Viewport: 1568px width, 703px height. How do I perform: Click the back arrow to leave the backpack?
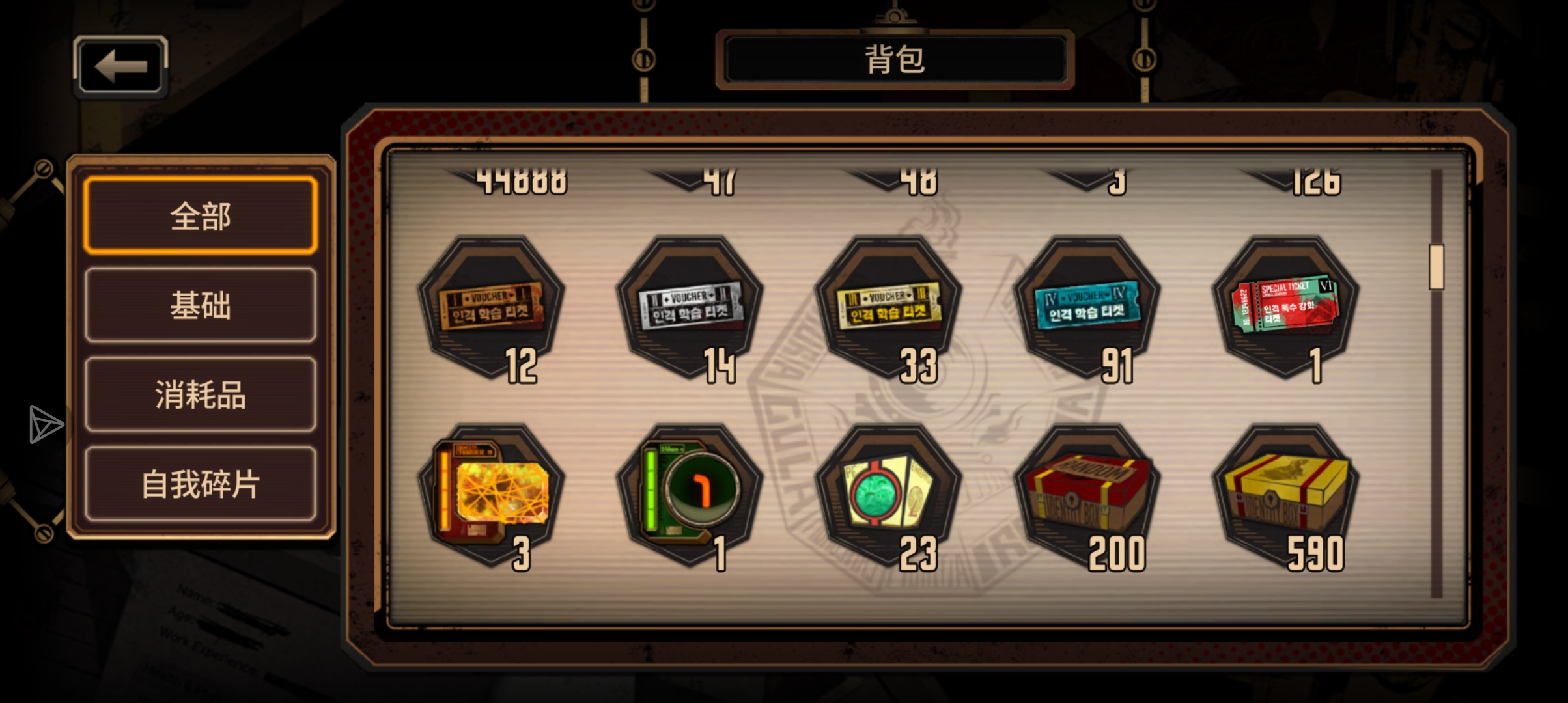tap(120, 65)
